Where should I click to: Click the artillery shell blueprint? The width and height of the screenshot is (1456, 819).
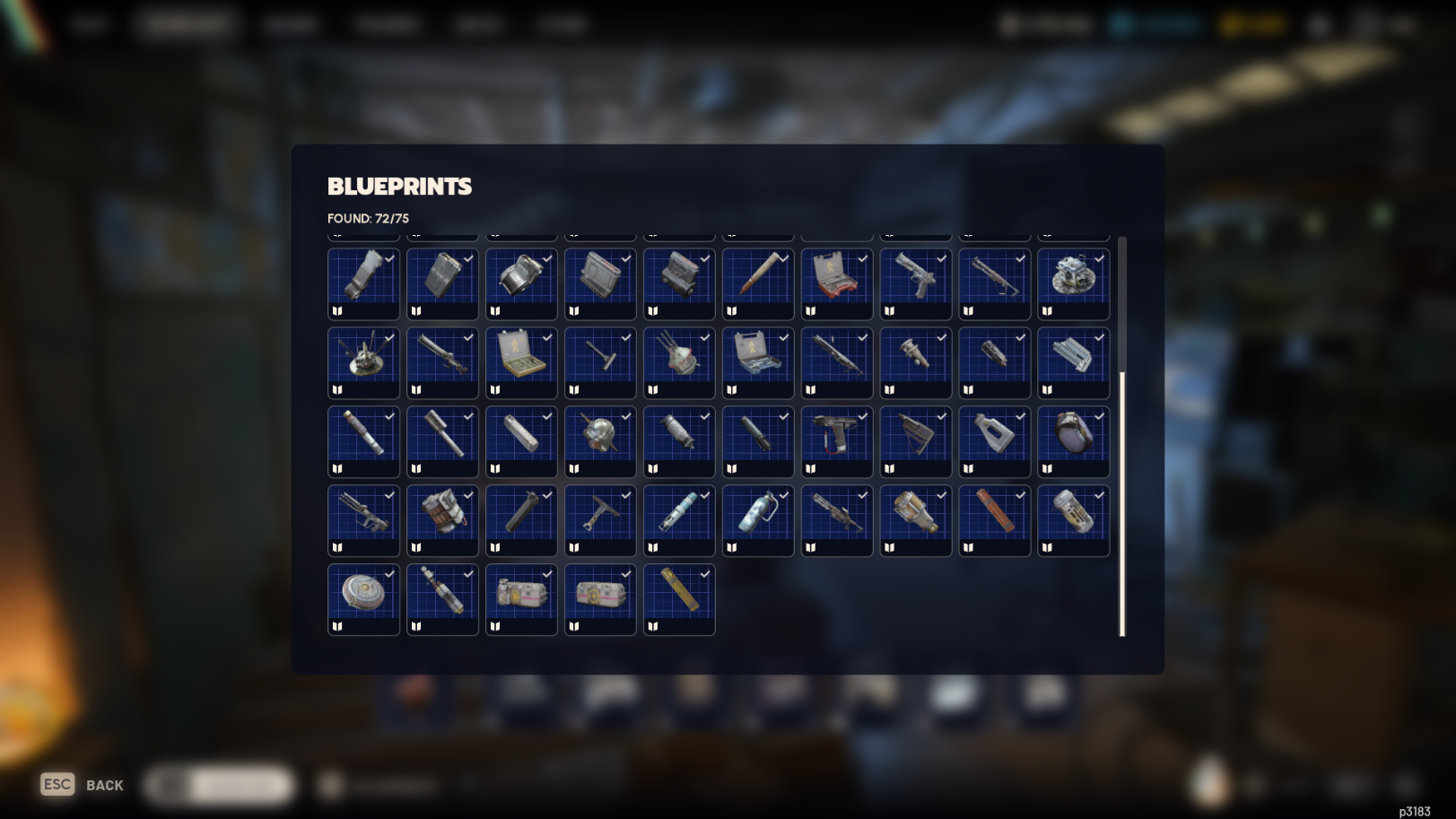point(757,283)
